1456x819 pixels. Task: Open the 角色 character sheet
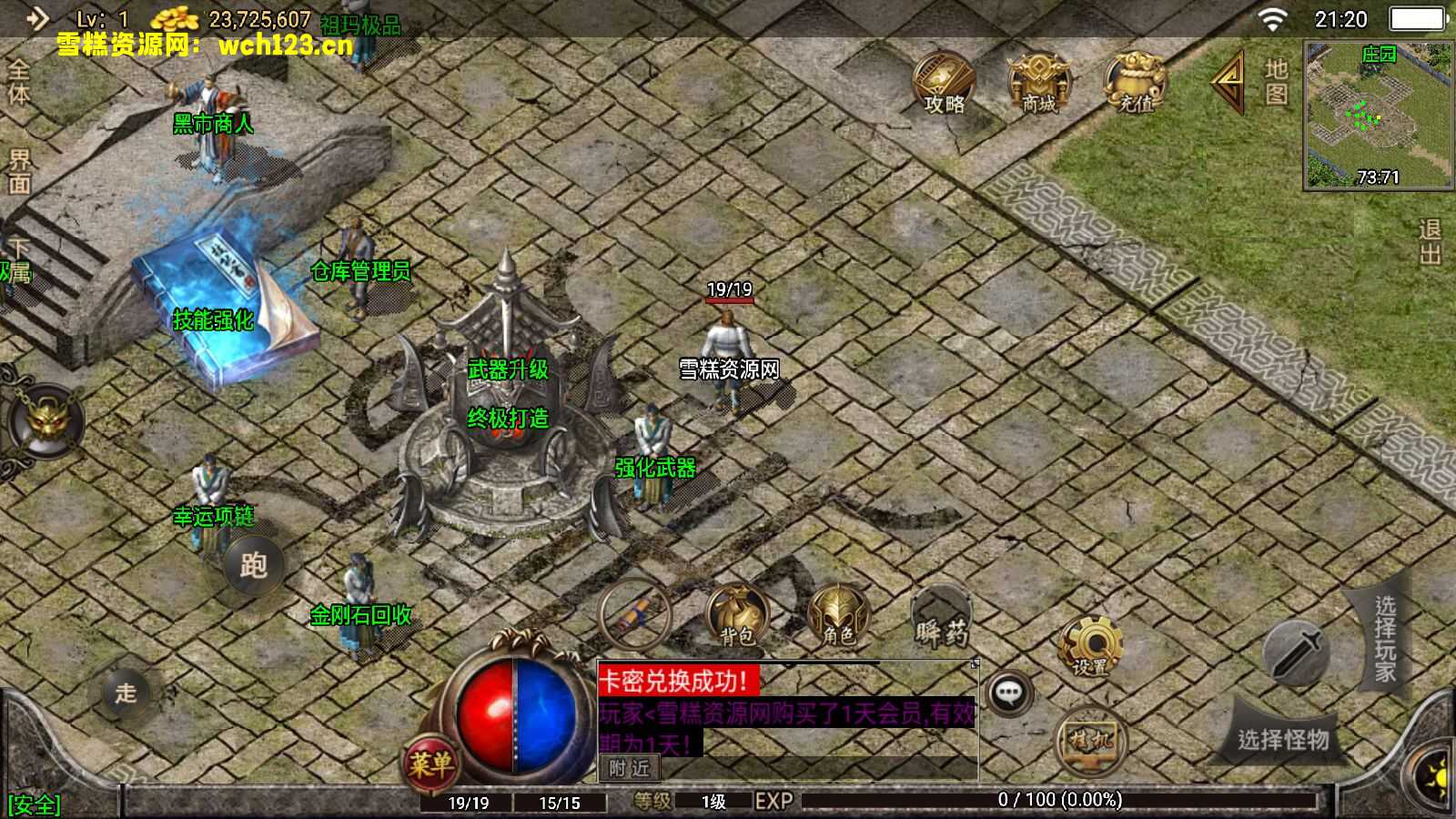tap(838, 616)
